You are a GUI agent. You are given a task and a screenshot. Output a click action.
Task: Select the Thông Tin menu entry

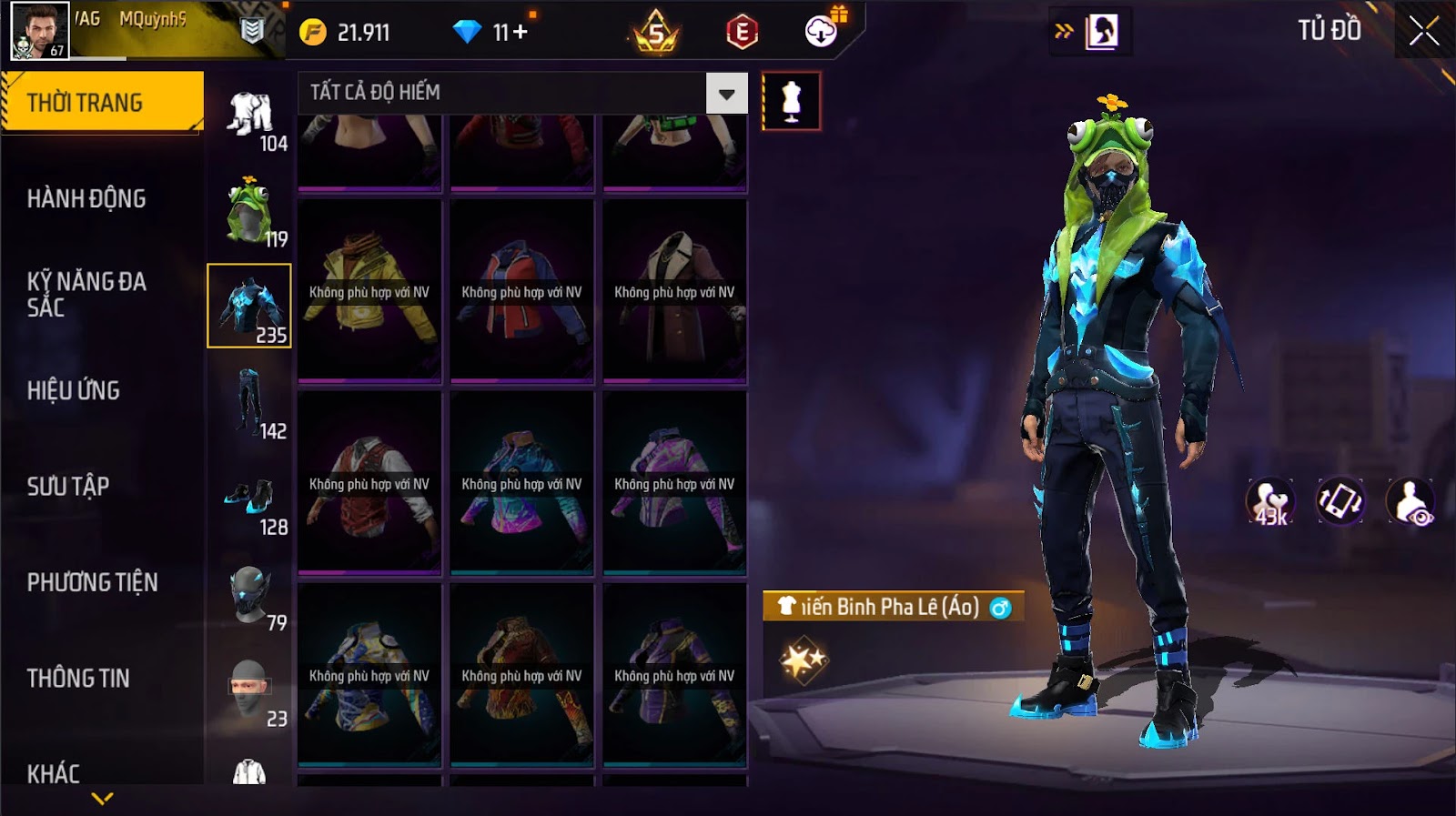78,678
